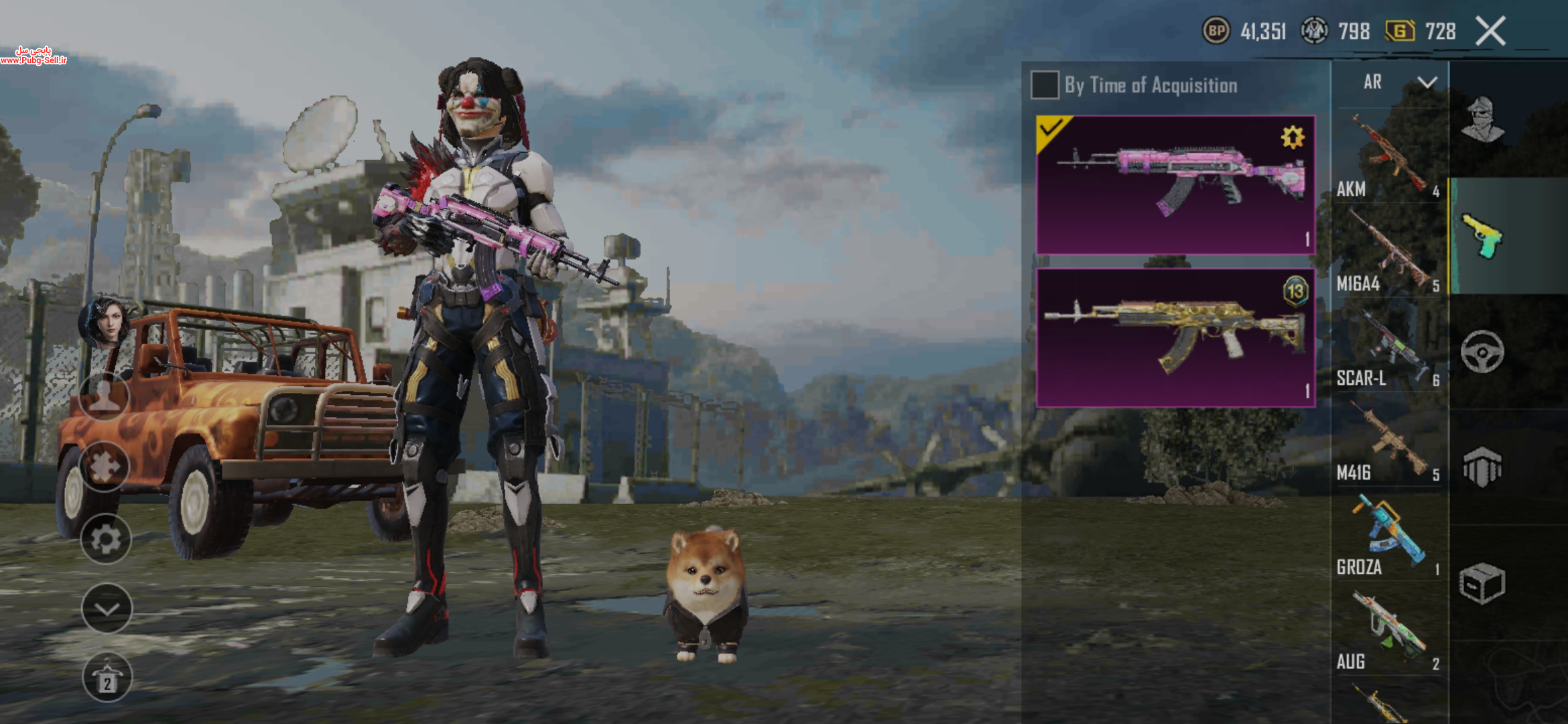Open the wardrobe hanger preset icon
This screenshot has width=1568, height=724.
coord(107,677)
